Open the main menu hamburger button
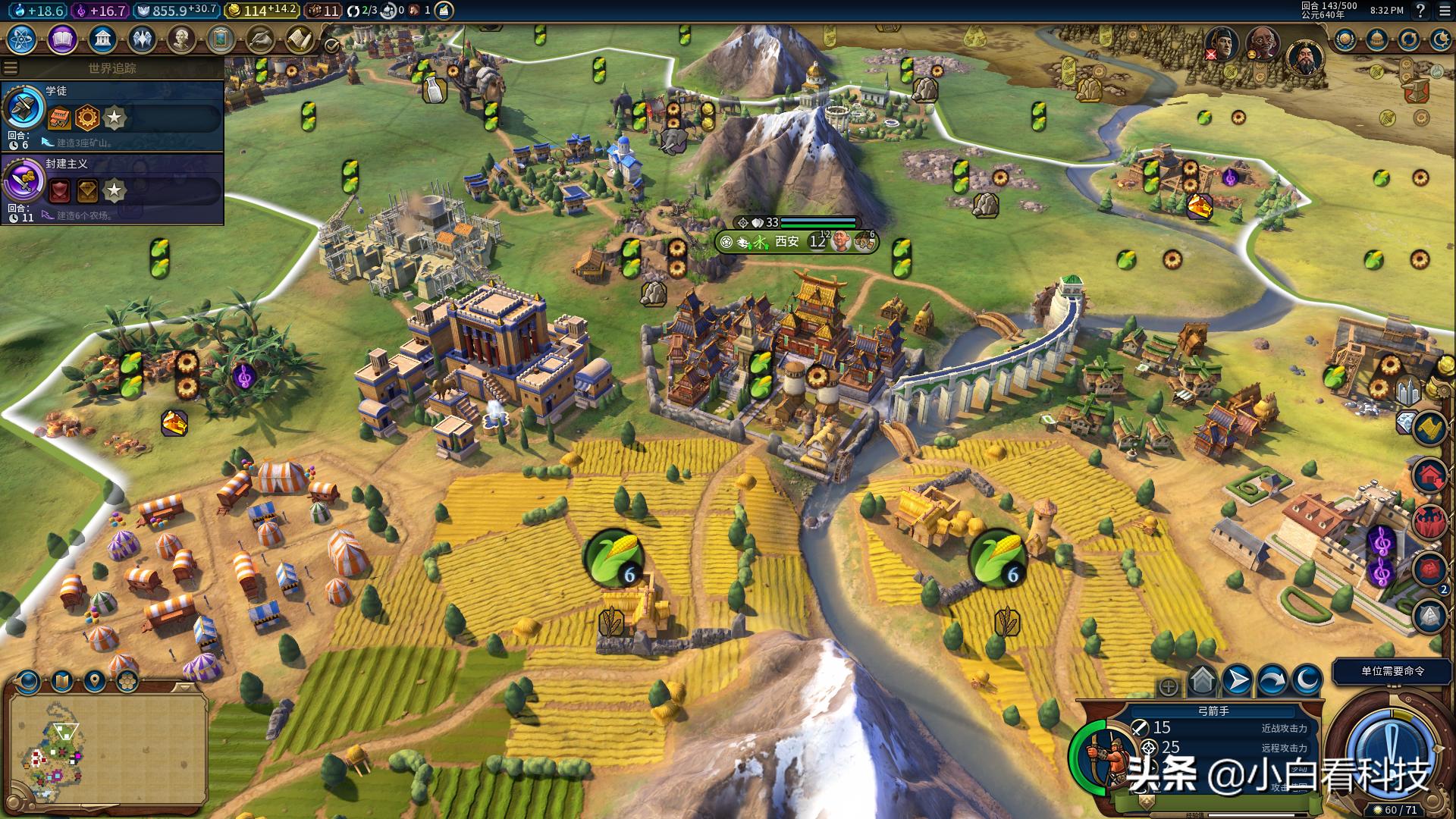The width and height of the screenshot is (1456, 819). point(1445,11)
